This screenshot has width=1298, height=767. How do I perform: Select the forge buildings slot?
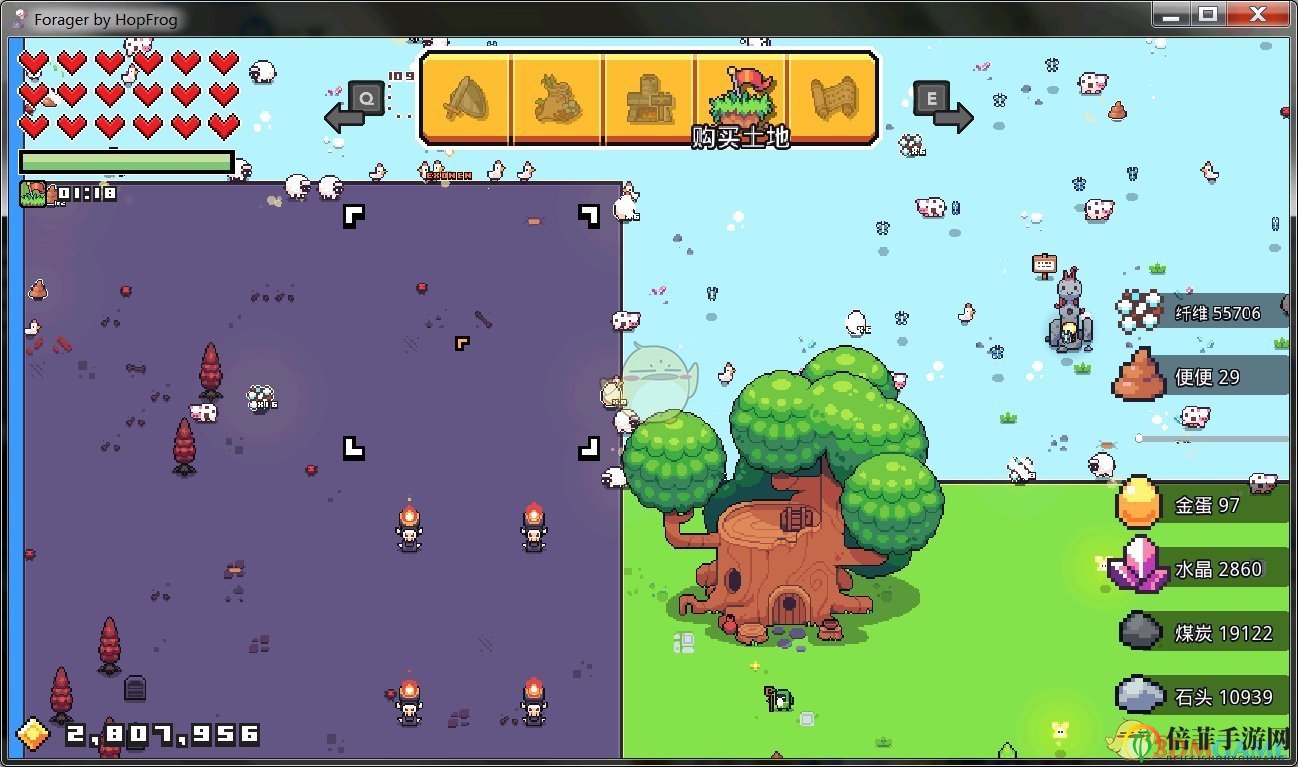pos(652,96)
